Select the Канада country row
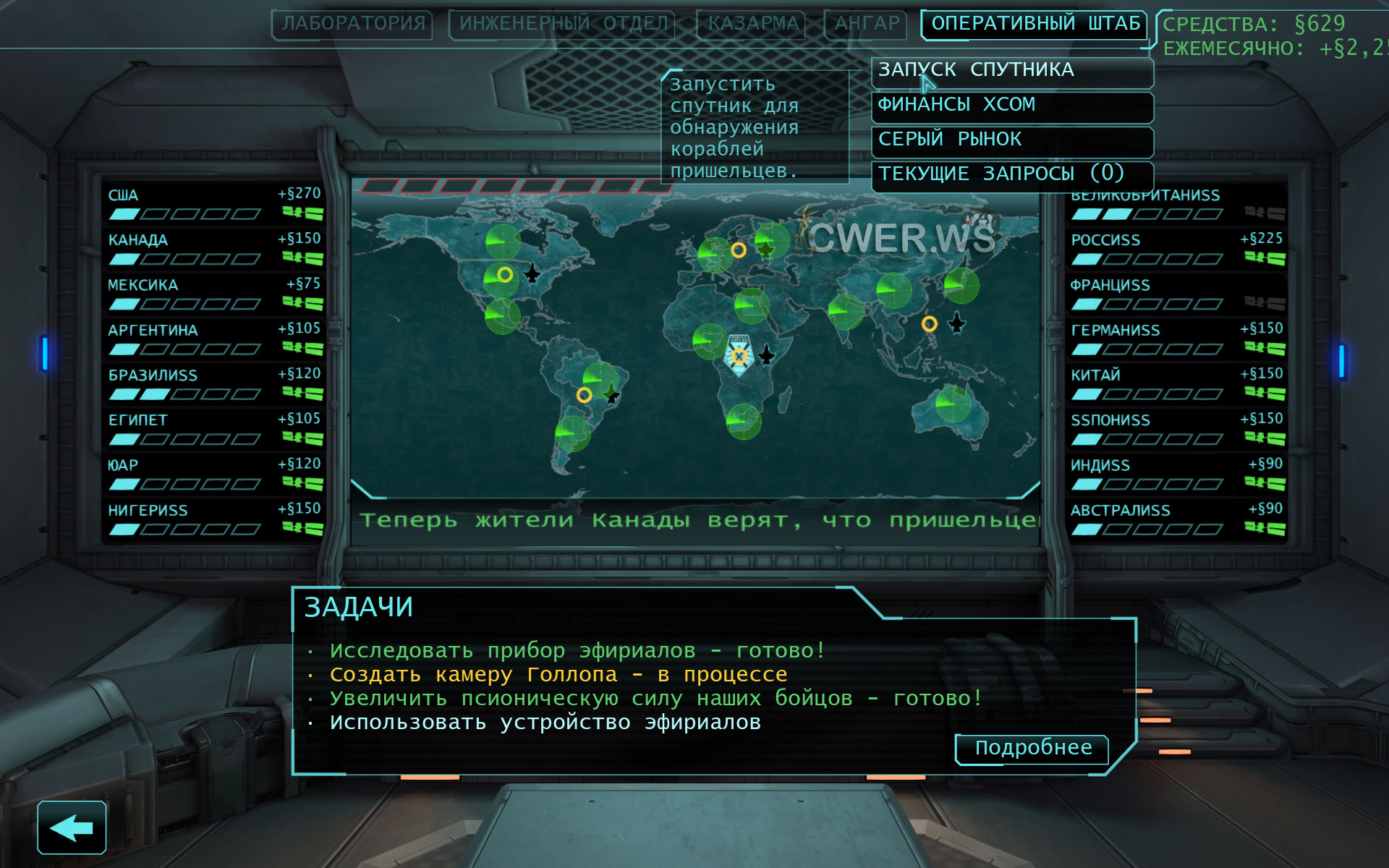 click(x=213, y=249)
